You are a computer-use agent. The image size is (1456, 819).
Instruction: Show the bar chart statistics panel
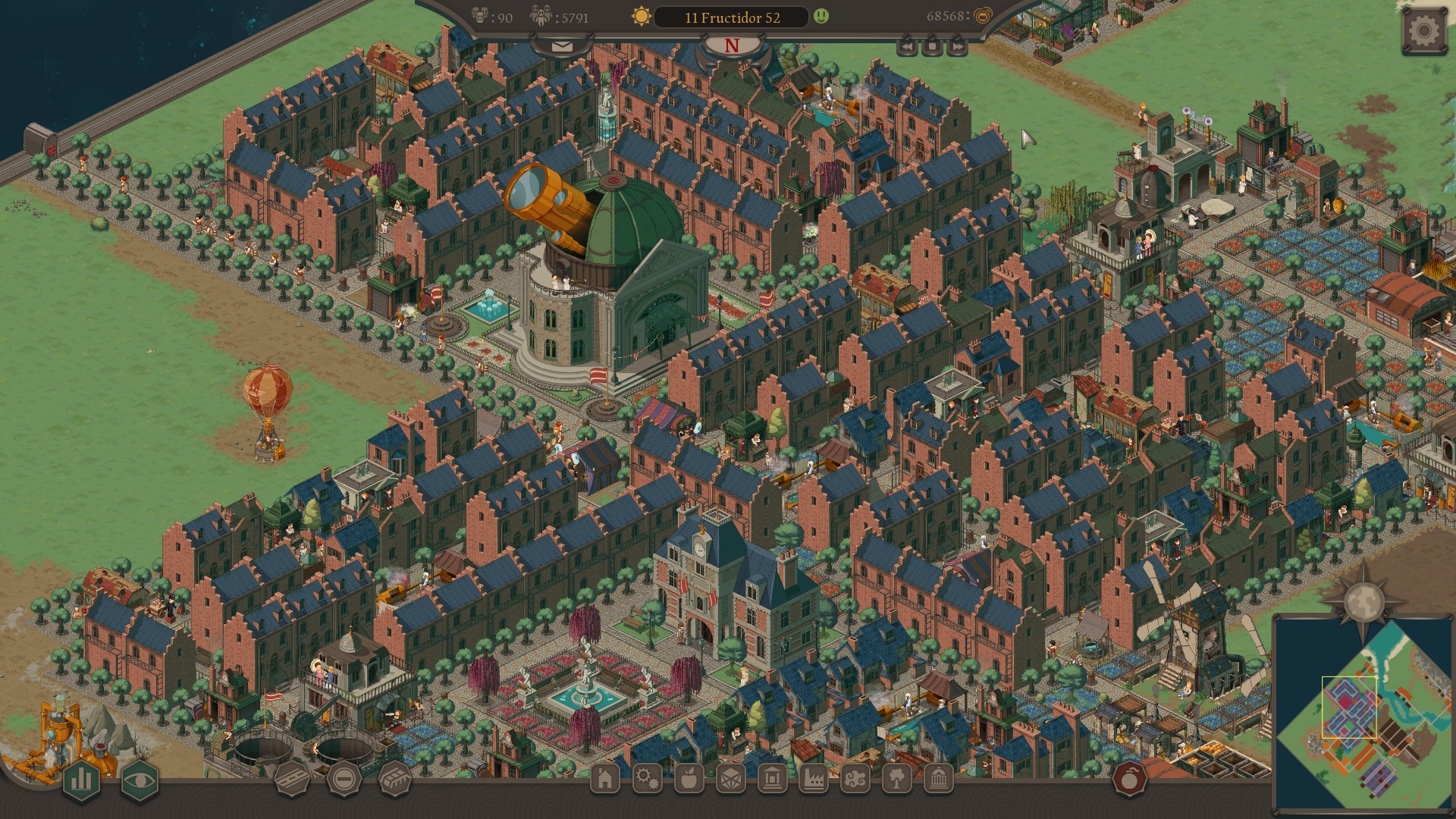pyautogui.click(x=82, y=780)
